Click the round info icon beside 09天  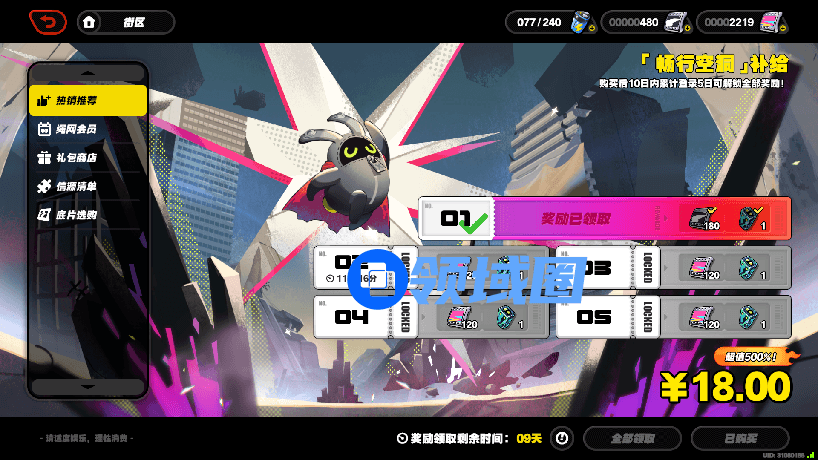[562, 438]
